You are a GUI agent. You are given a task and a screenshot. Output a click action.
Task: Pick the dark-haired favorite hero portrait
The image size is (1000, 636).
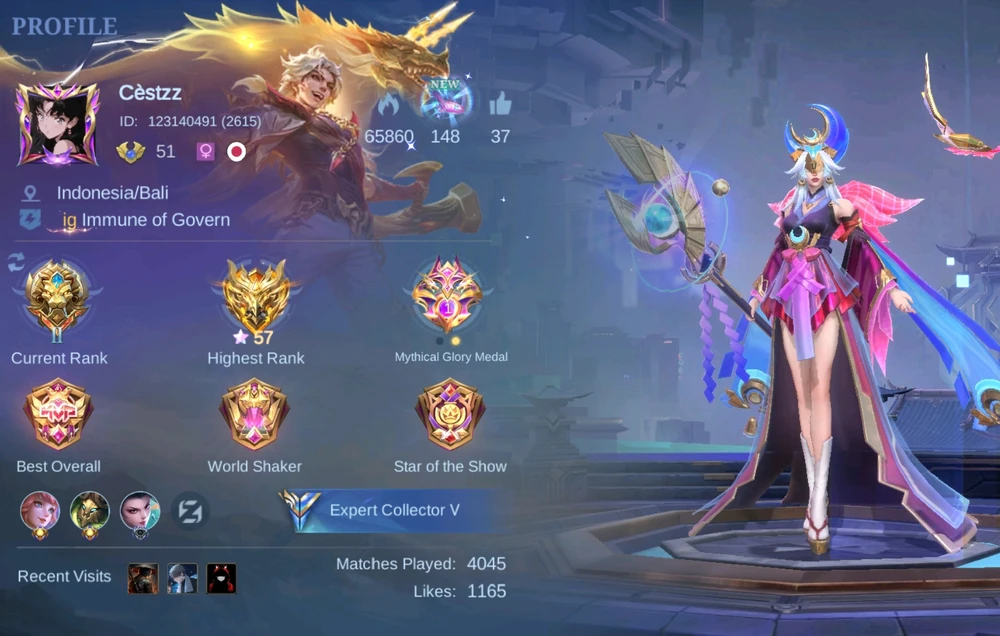coord(140,512)
